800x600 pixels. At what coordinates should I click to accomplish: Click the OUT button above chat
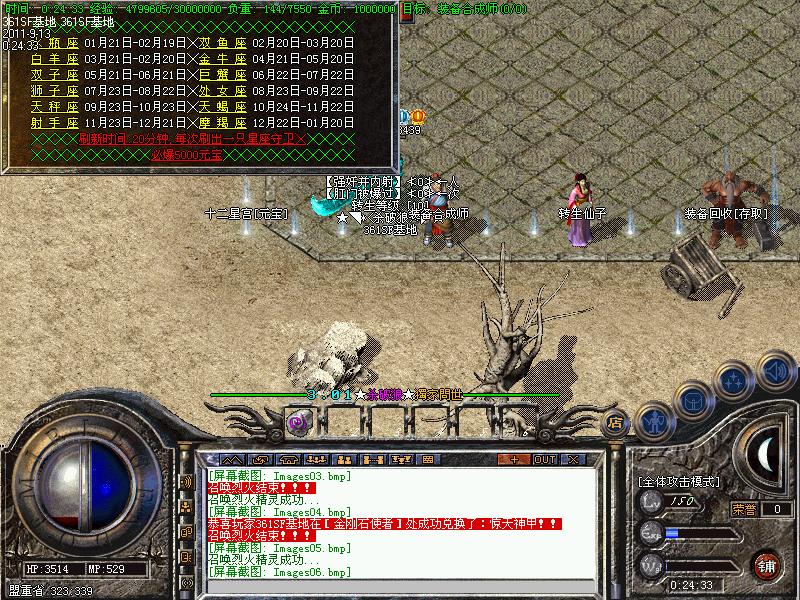tap(544, 459)
